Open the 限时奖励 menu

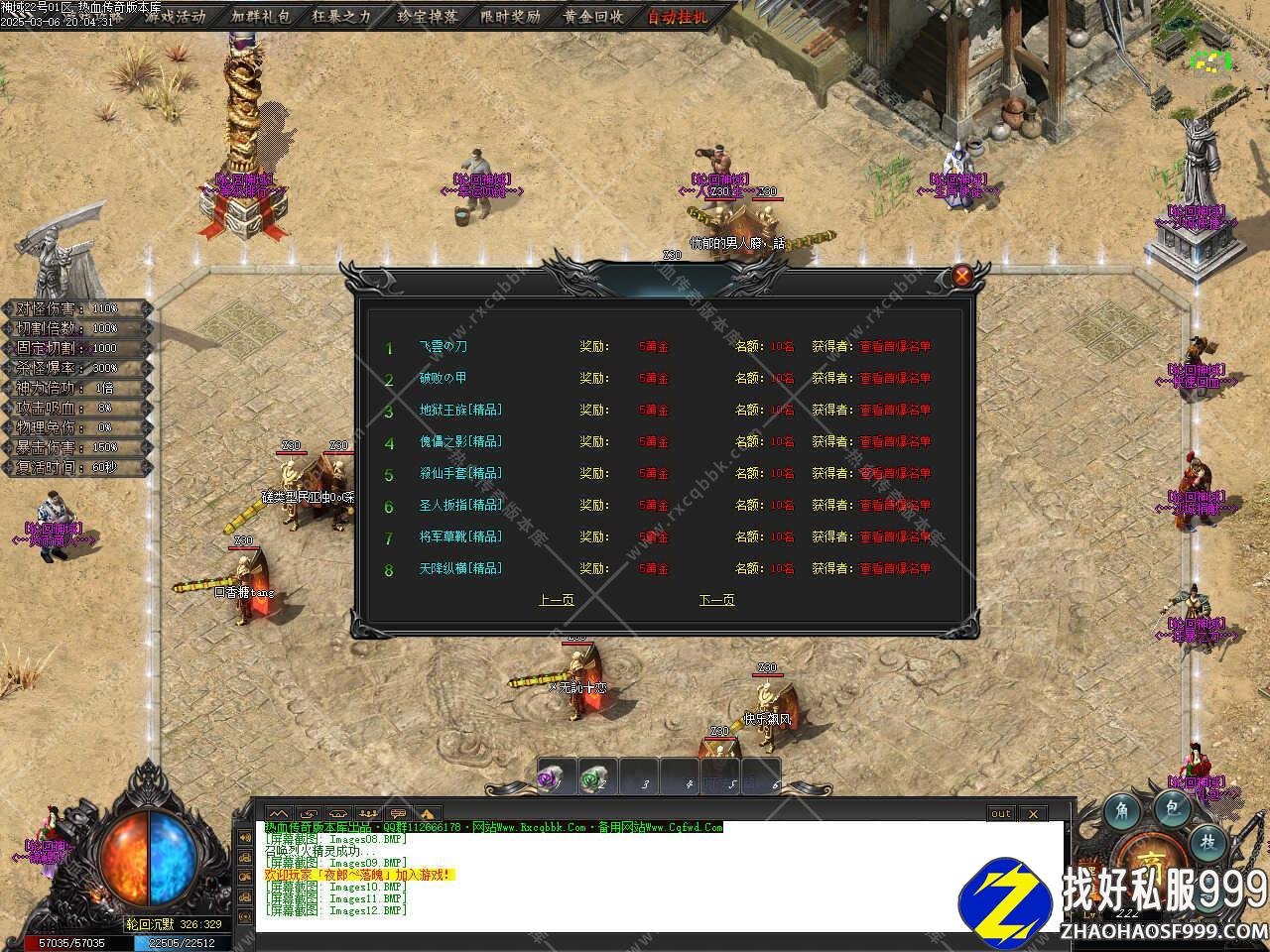pos(510,16)
